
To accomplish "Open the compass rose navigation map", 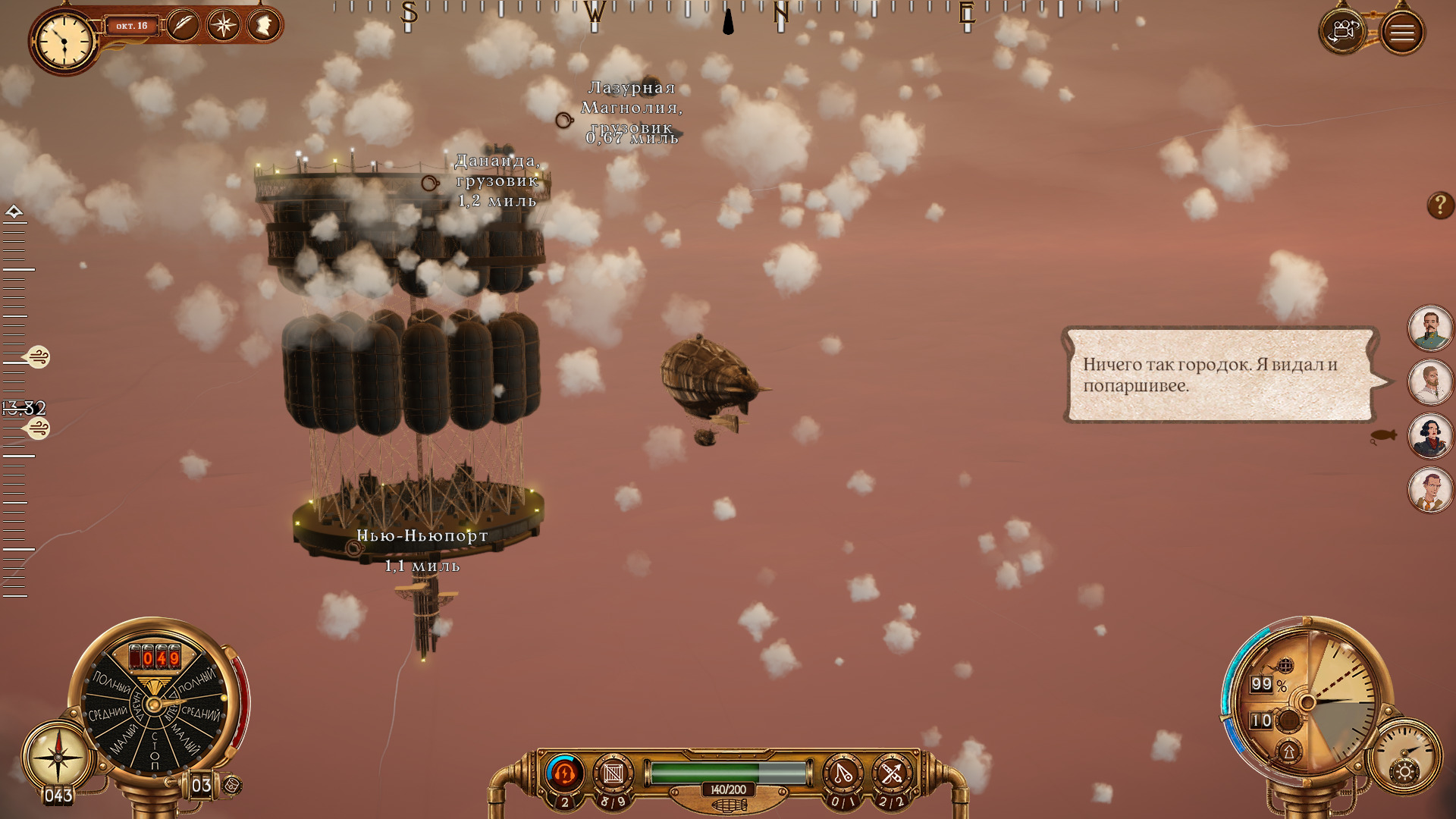I will tap(223, 26).
